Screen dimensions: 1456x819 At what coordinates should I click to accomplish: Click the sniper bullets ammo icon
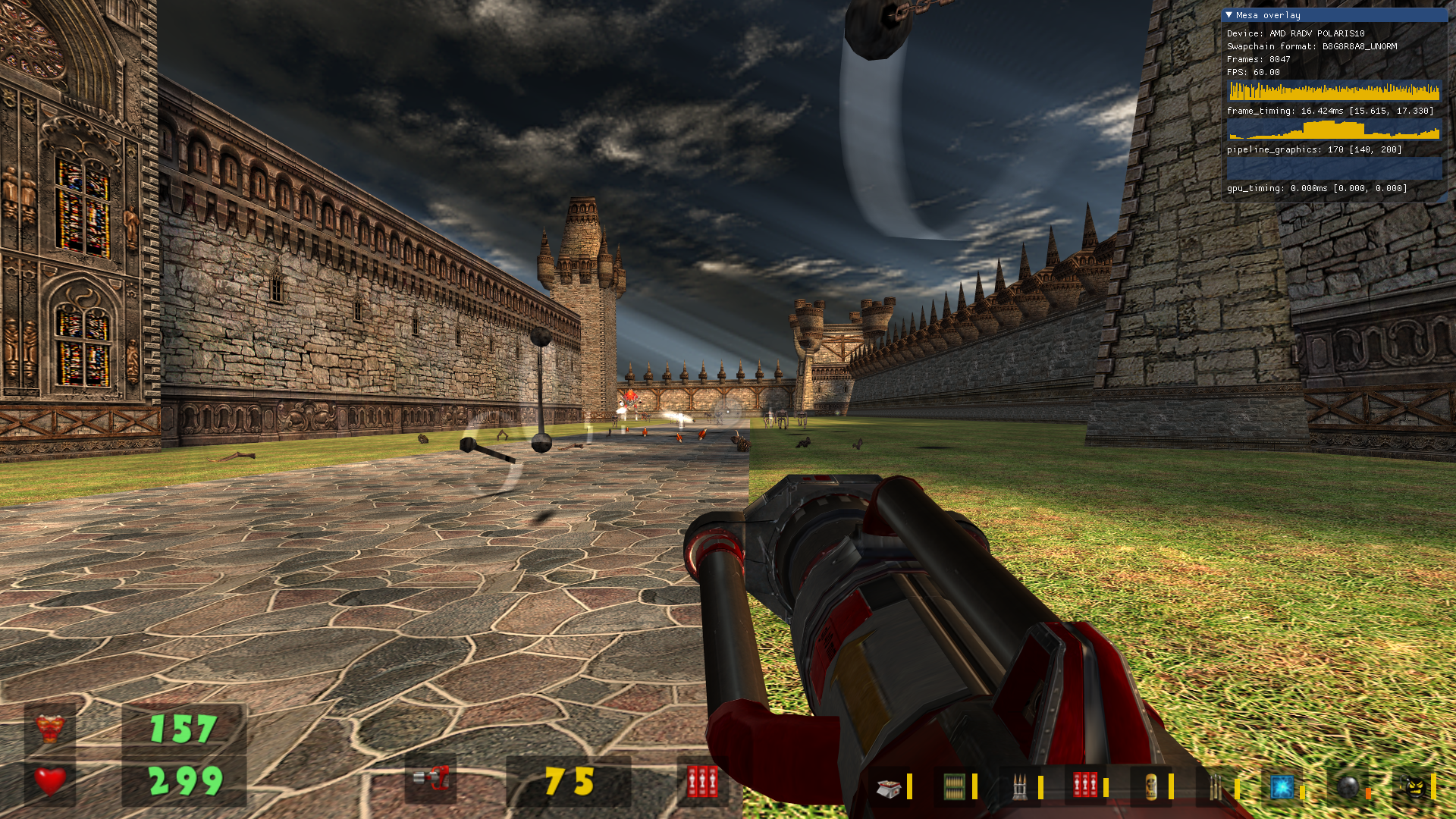click(1216, 786)
